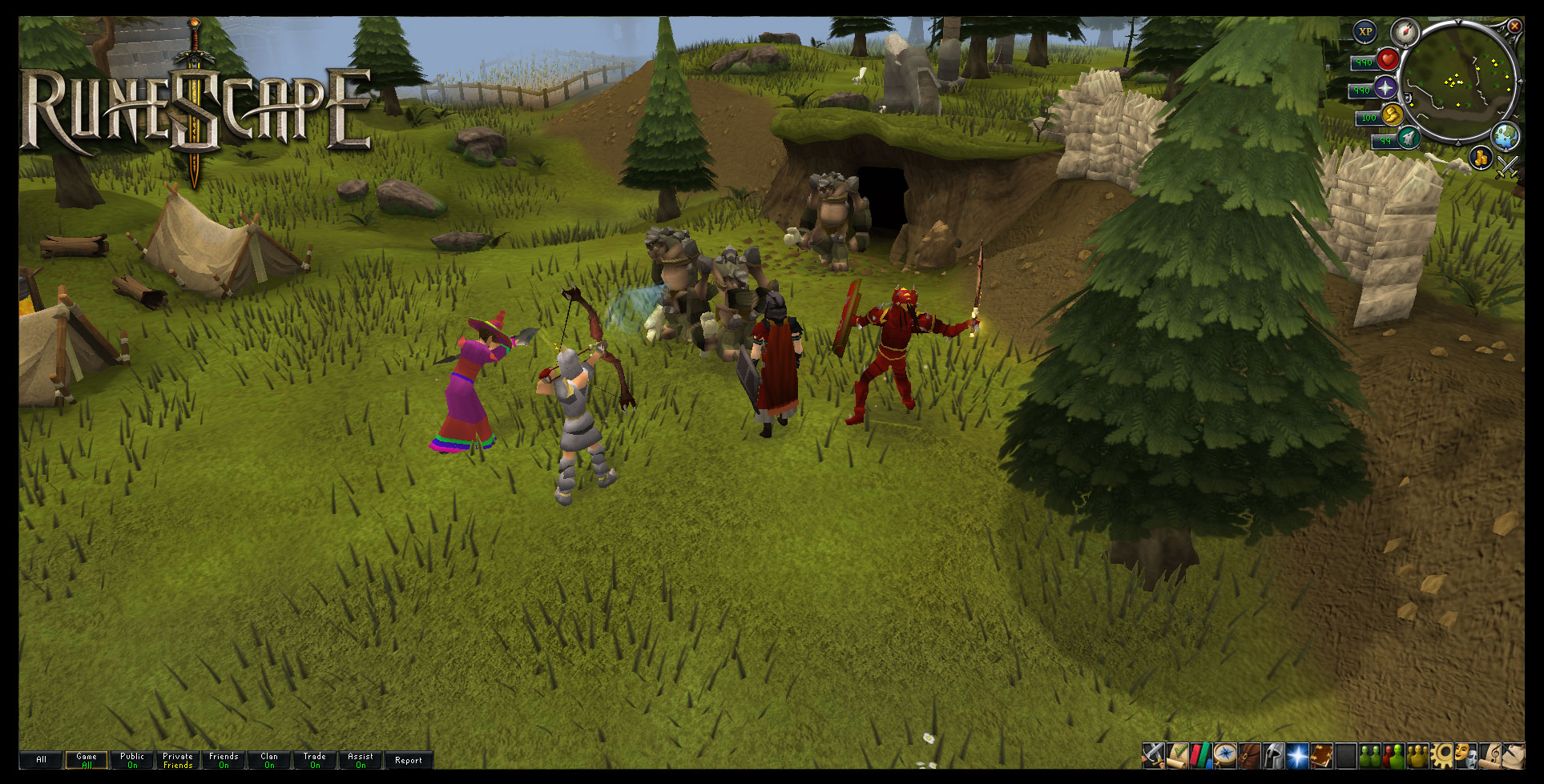
Task: Toggle the Trade chat filter
Action: (315, 760)
